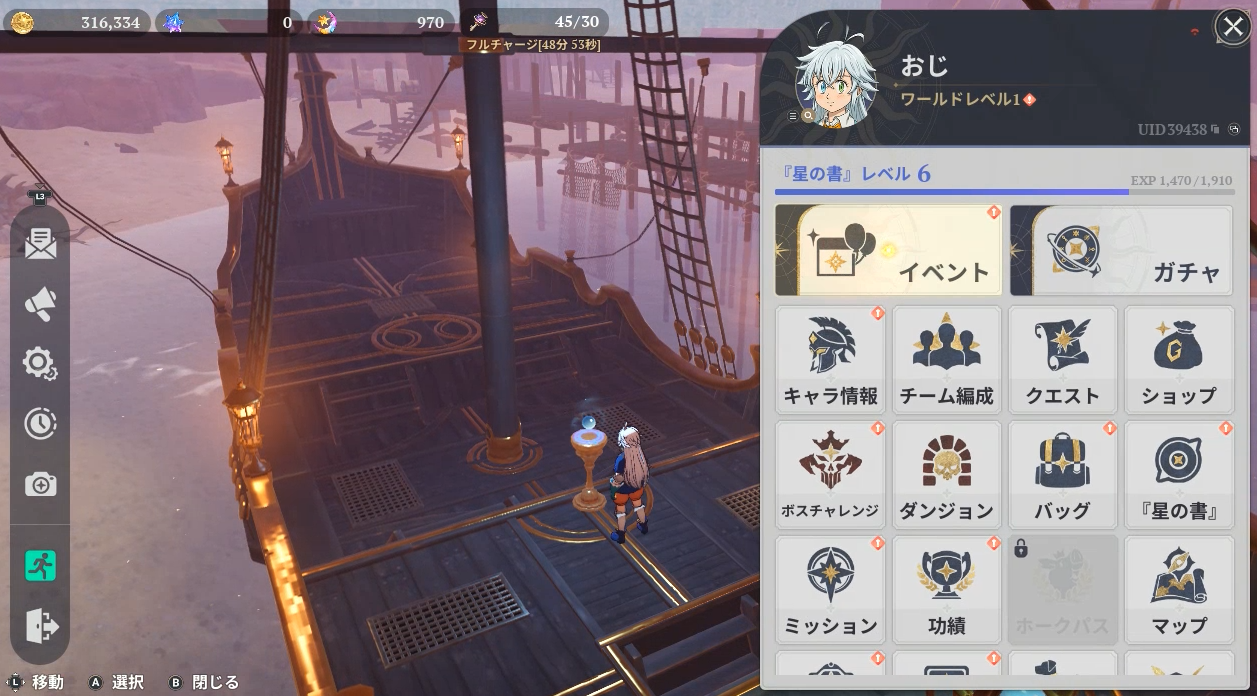Open the megaphone announcements icon

point(40,304)
